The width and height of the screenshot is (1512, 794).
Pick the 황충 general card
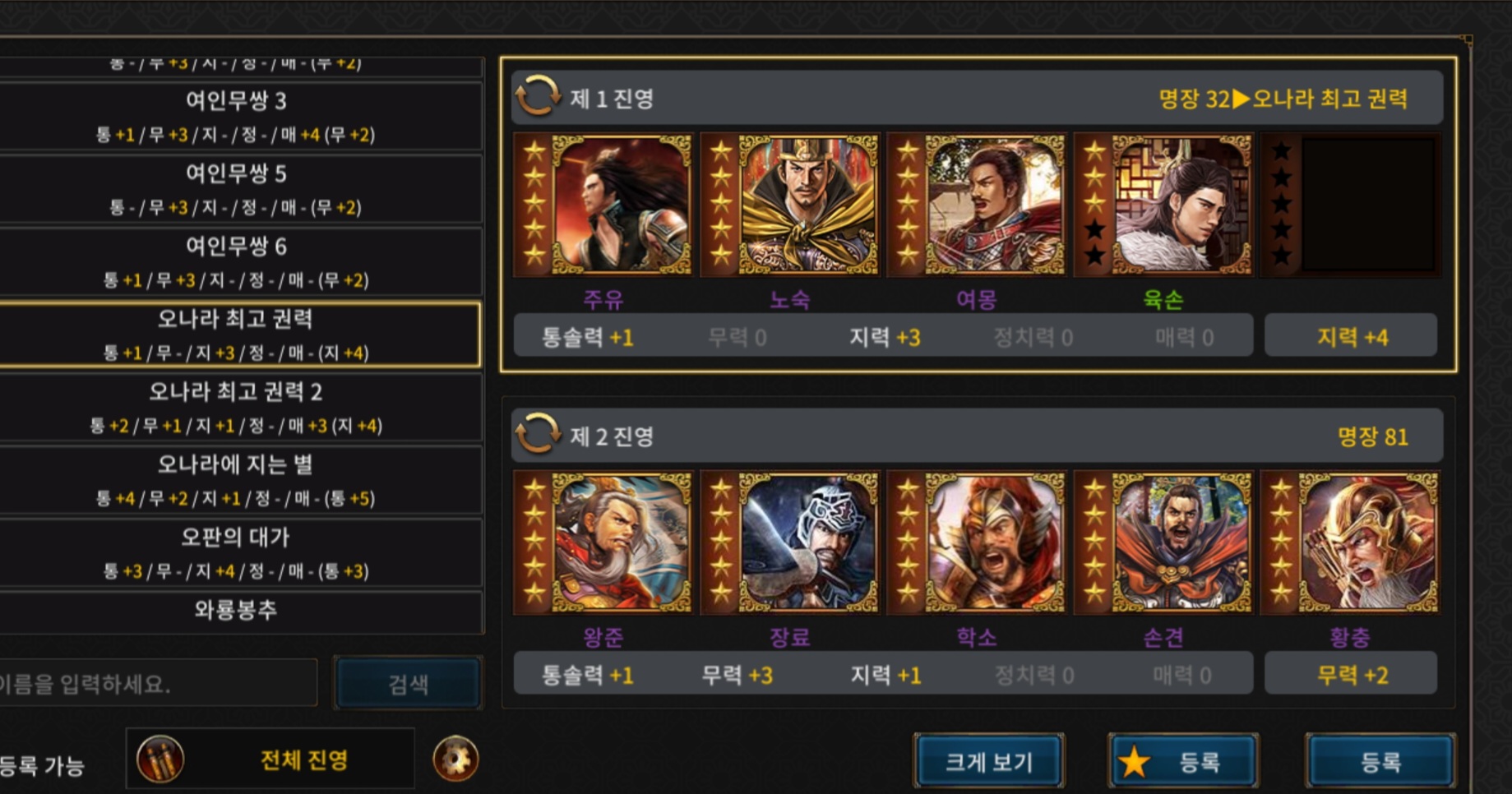coord(1350,542)
